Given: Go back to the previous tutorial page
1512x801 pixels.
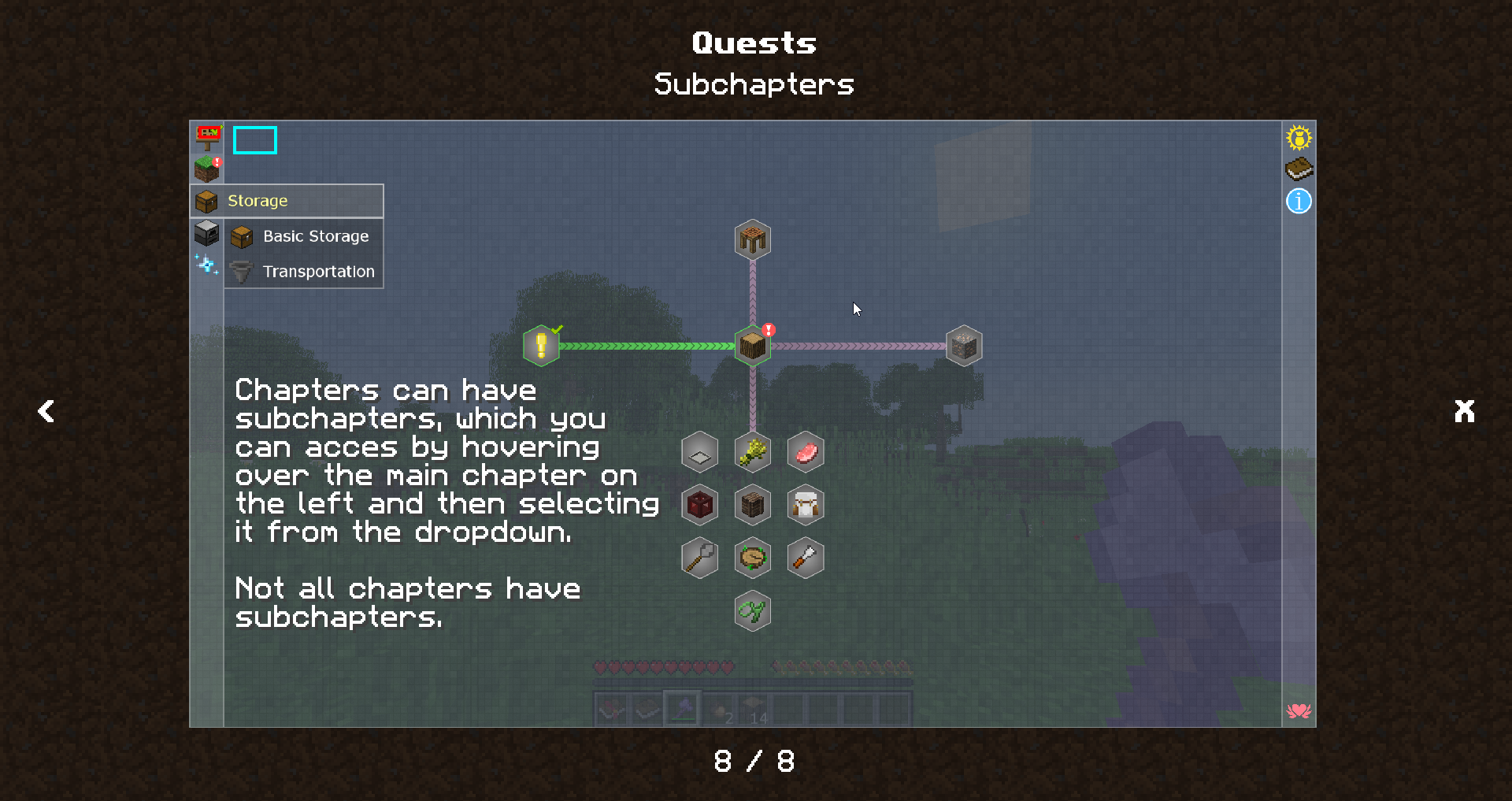Looking at the screenshot, I should pos(46,410).
